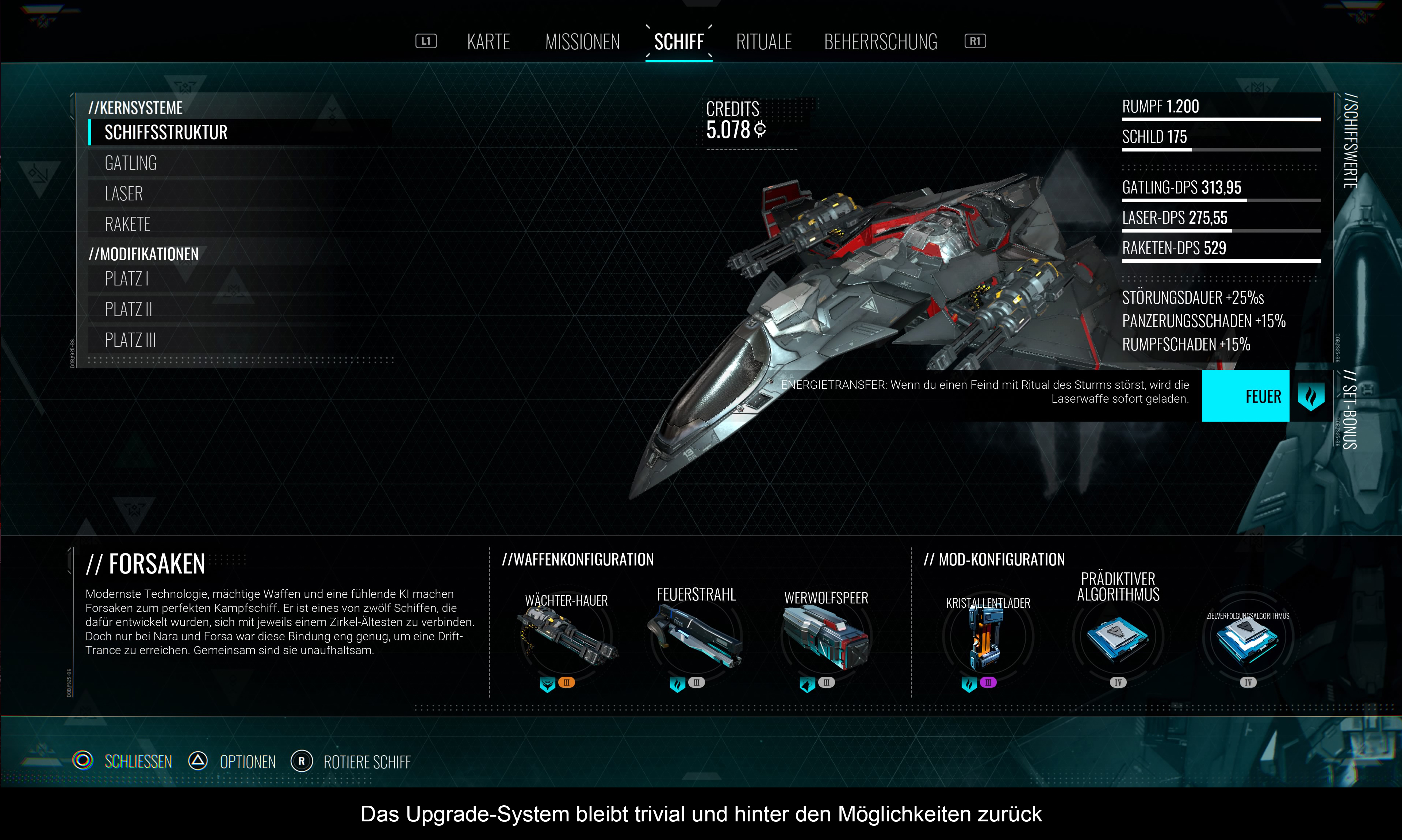
Task: Select the Rakete core system entry
Action: [x=127, y=224]
